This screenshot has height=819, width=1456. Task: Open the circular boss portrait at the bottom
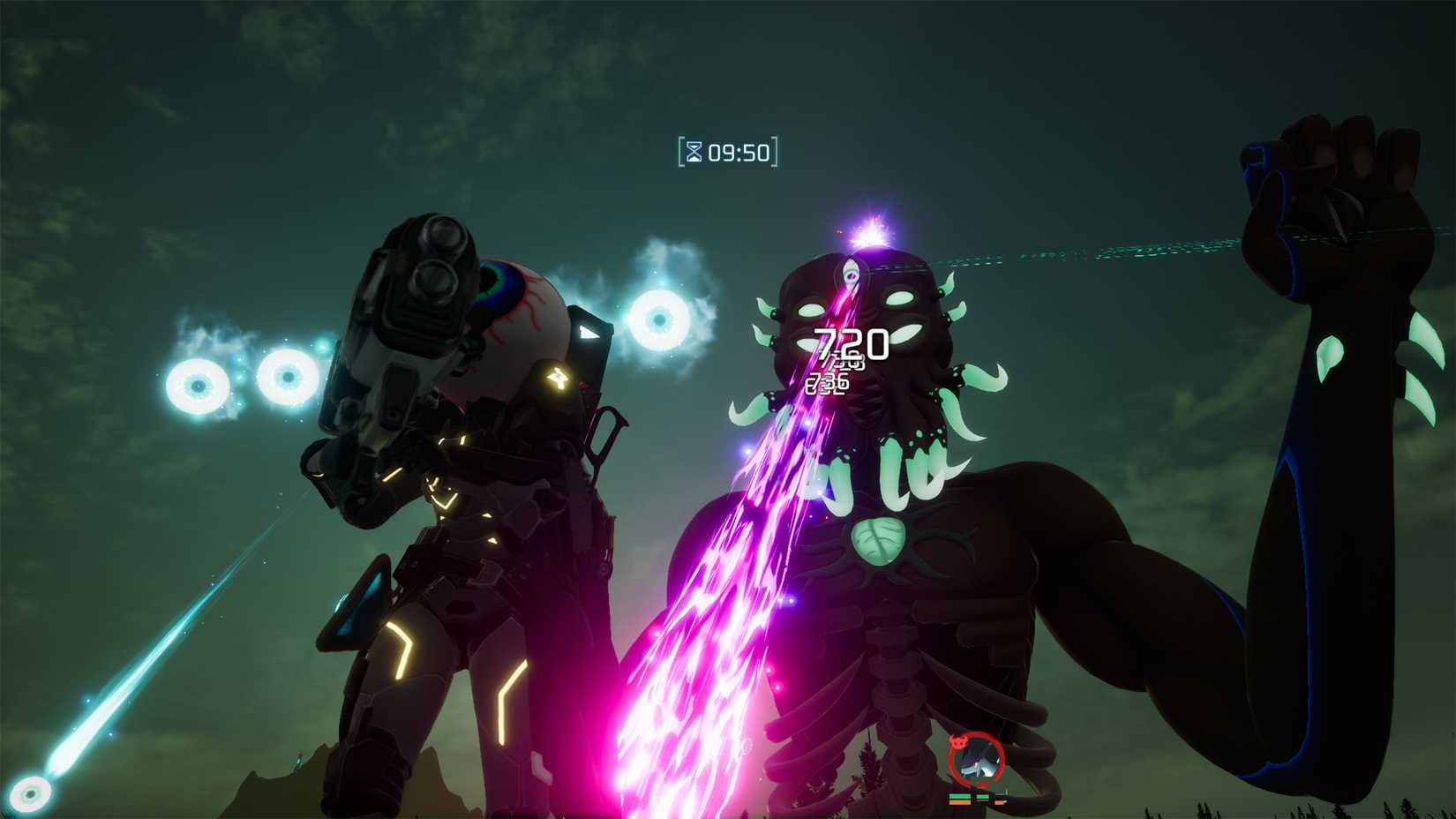[x=977, y=757]
